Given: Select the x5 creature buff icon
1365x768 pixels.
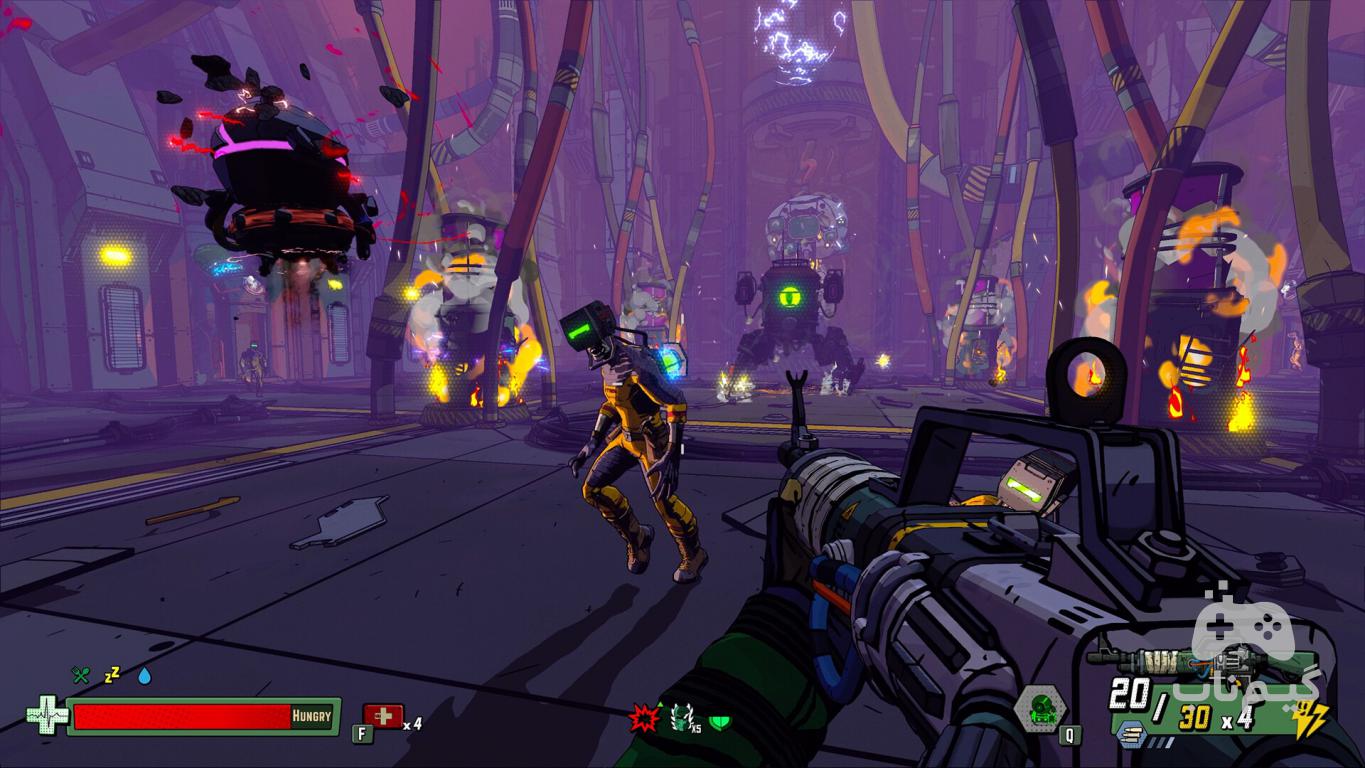Looking at the screenshot, I should pyautogui.click(x=684, y=717).
